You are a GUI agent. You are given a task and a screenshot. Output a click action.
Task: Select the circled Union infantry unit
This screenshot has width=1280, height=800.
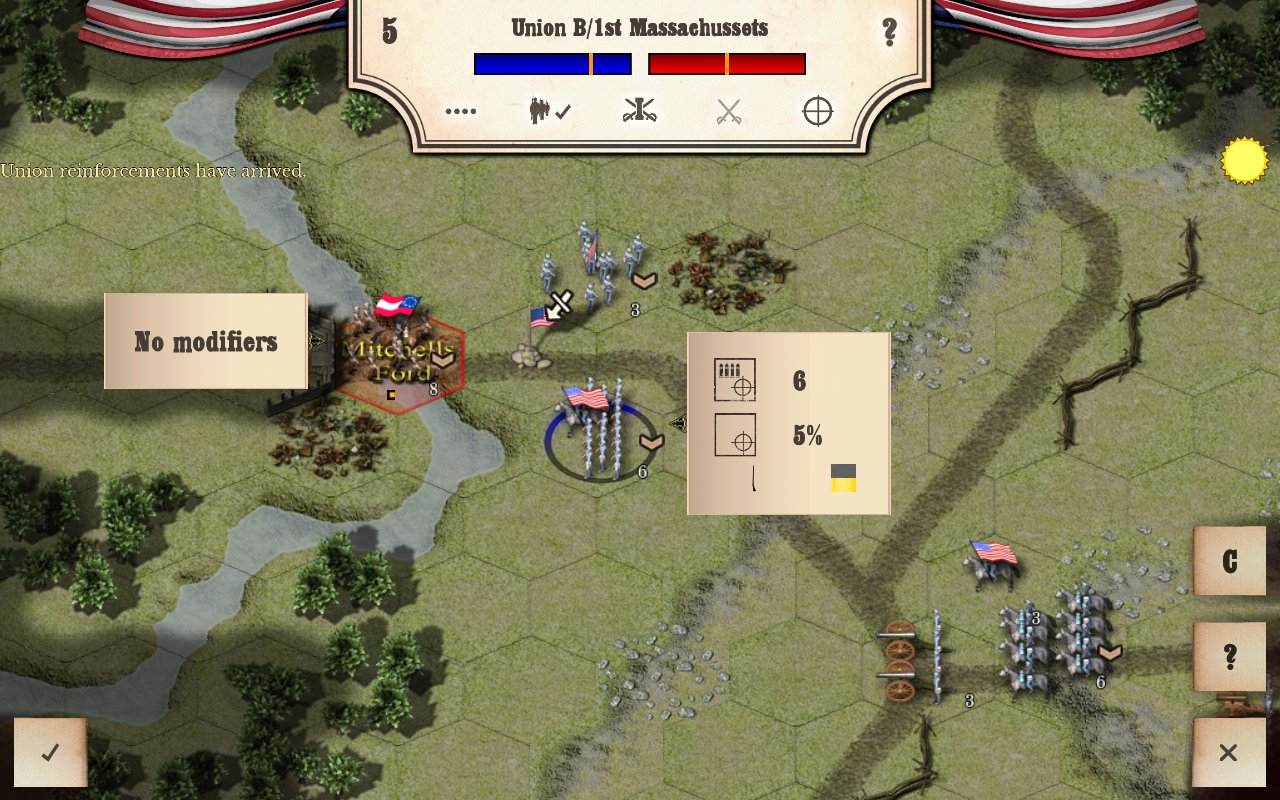coord(600,432)
